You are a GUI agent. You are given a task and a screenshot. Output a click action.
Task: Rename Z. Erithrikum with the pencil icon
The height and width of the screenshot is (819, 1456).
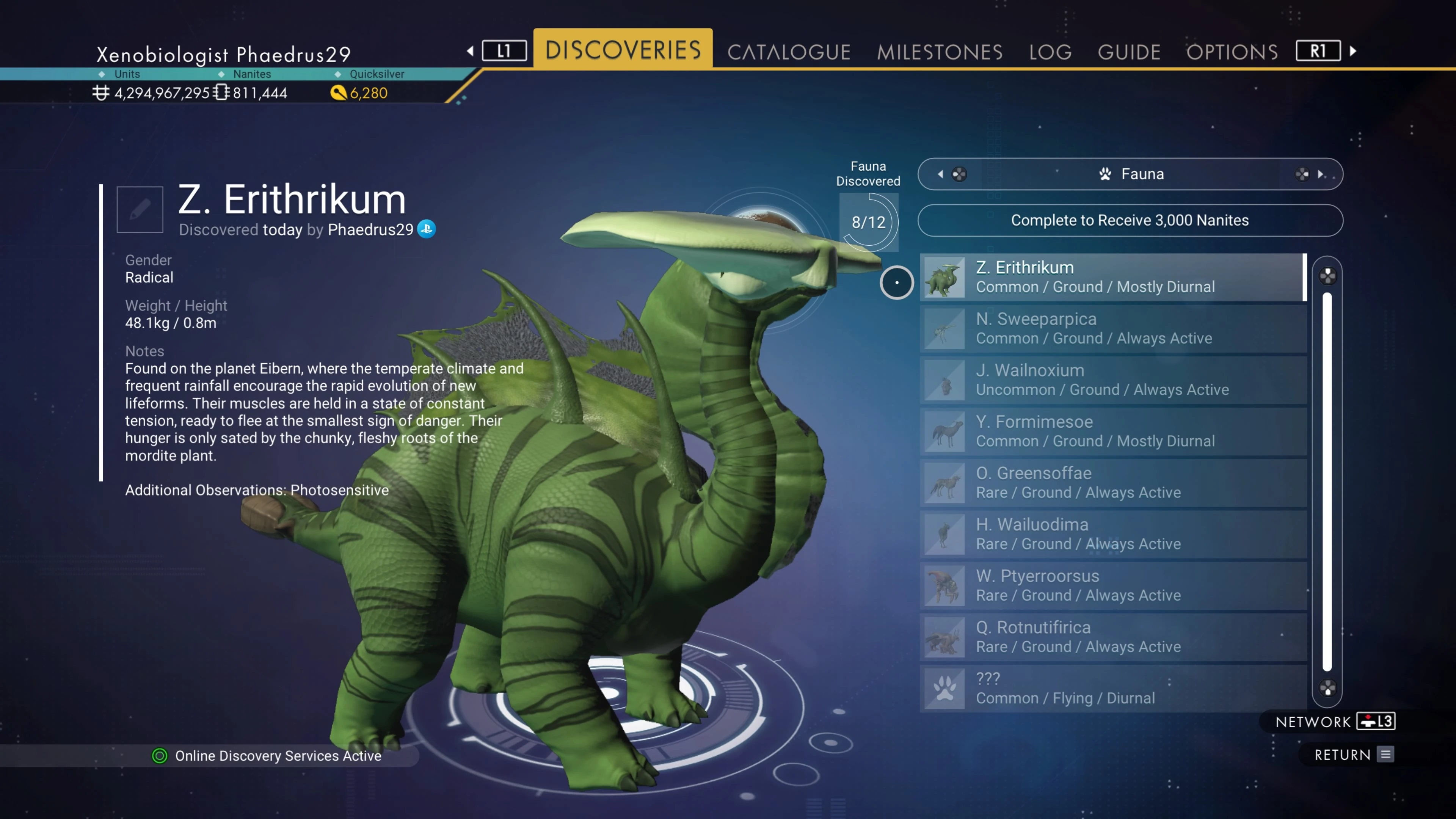coord(140,210)
